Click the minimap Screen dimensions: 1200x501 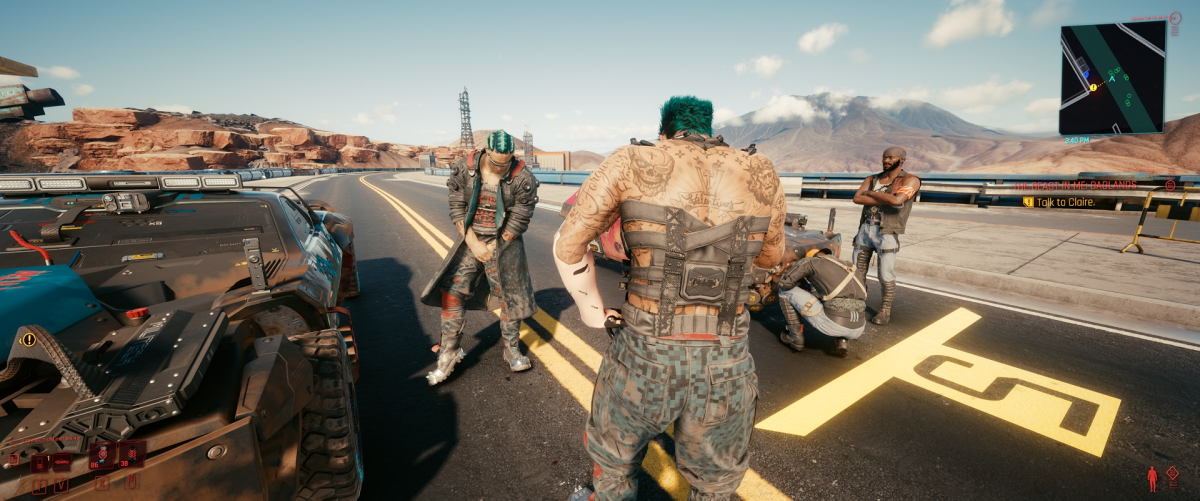[x=1112, y=78]
